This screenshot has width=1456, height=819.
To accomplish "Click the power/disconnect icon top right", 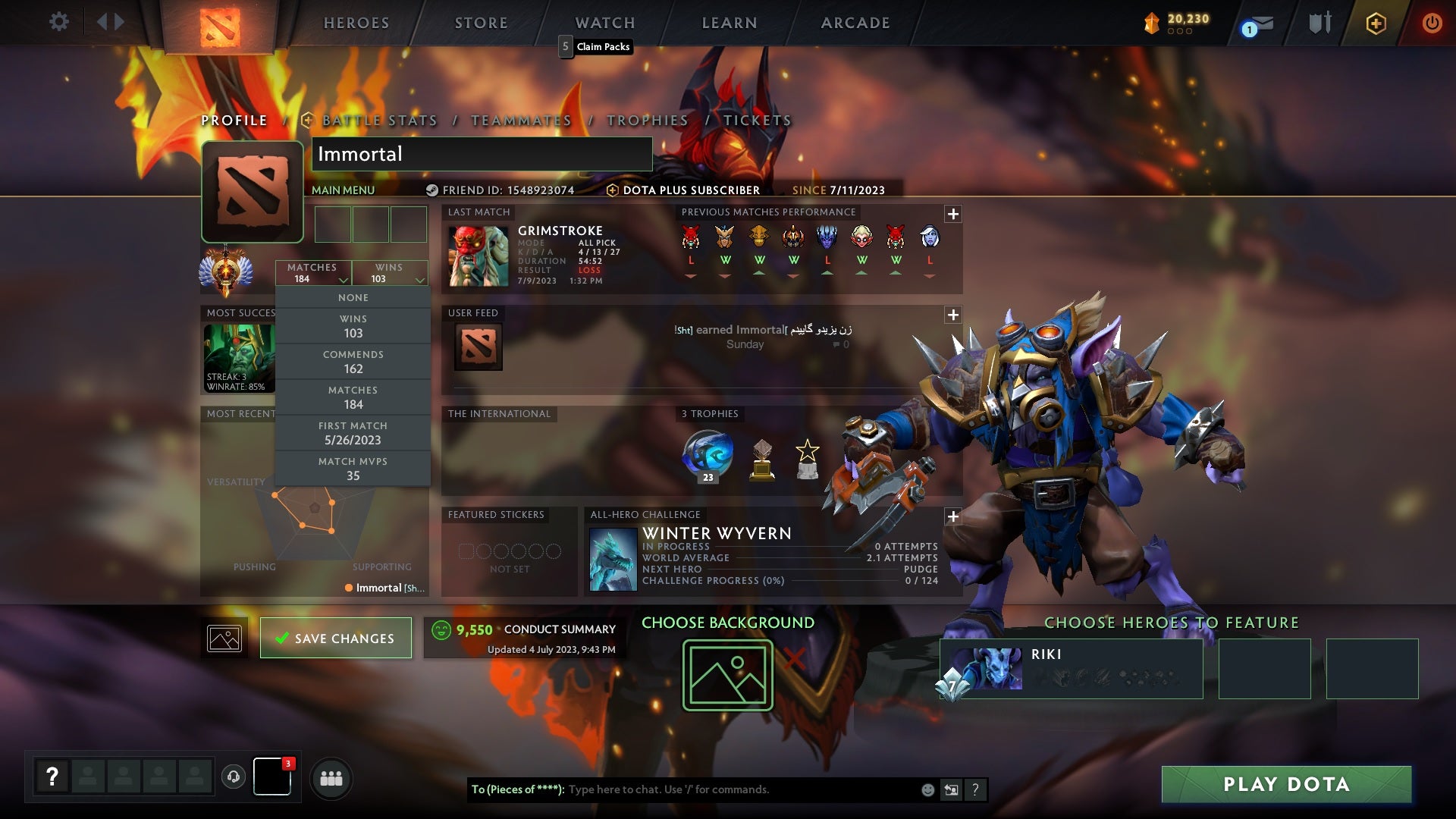I will [x=1432, y=23].
